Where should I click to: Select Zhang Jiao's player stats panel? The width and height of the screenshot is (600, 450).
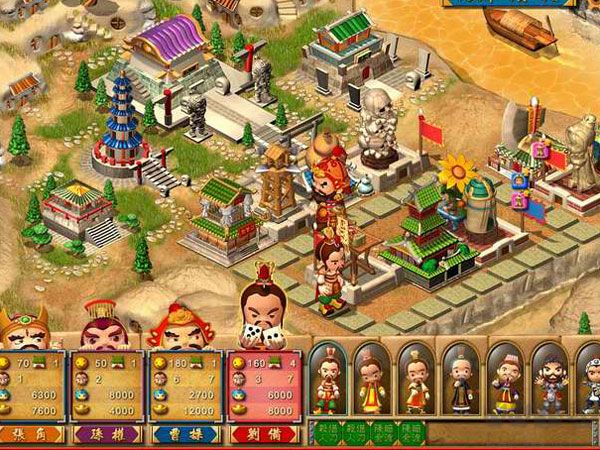tap(31, 387)
